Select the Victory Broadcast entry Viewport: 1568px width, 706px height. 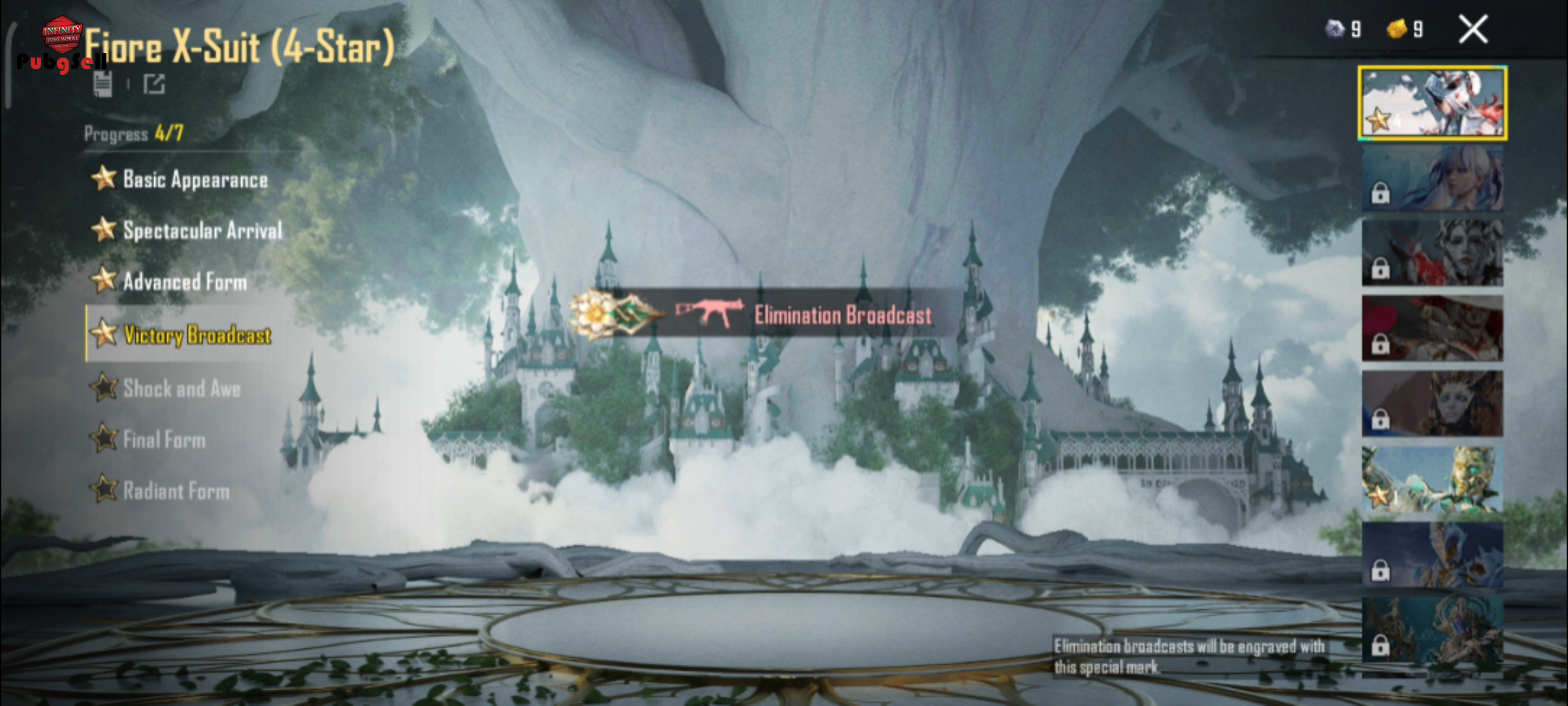pyautogui.click(x=197, y=335)
